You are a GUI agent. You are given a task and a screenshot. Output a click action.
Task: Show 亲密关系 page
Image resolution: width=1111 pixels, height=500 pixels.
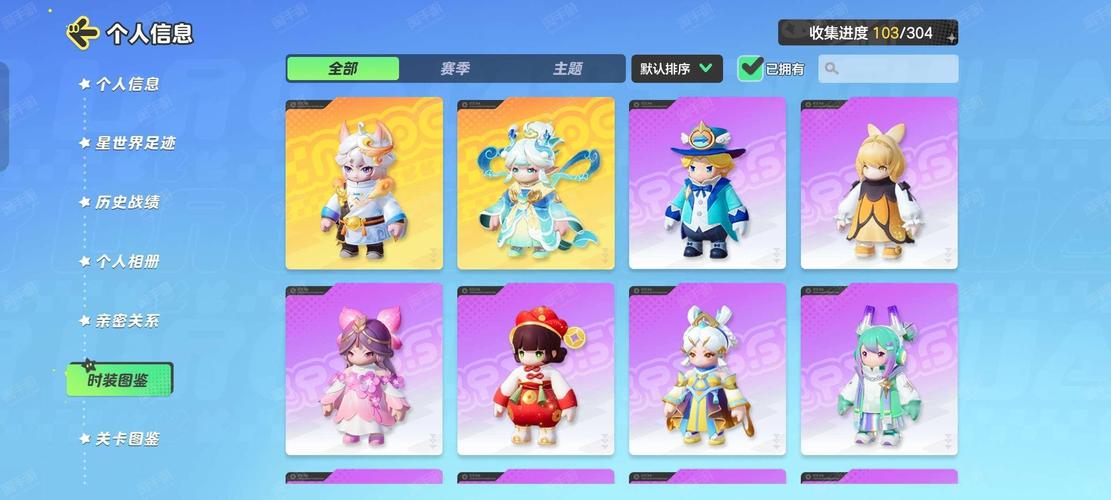click(x=127, y=321)
